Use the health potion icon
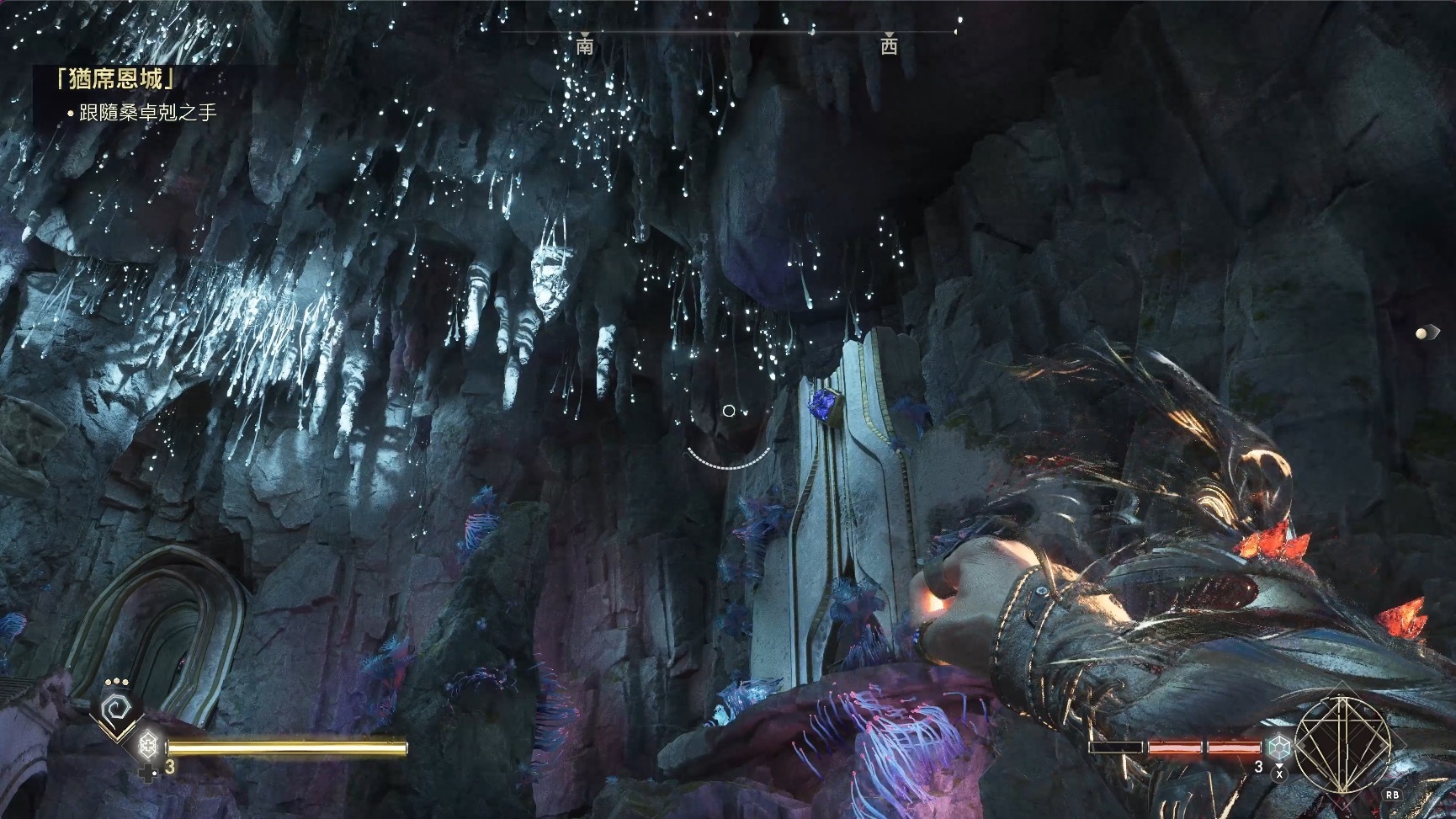This screenshot has width=1456, height=819. 149,745
